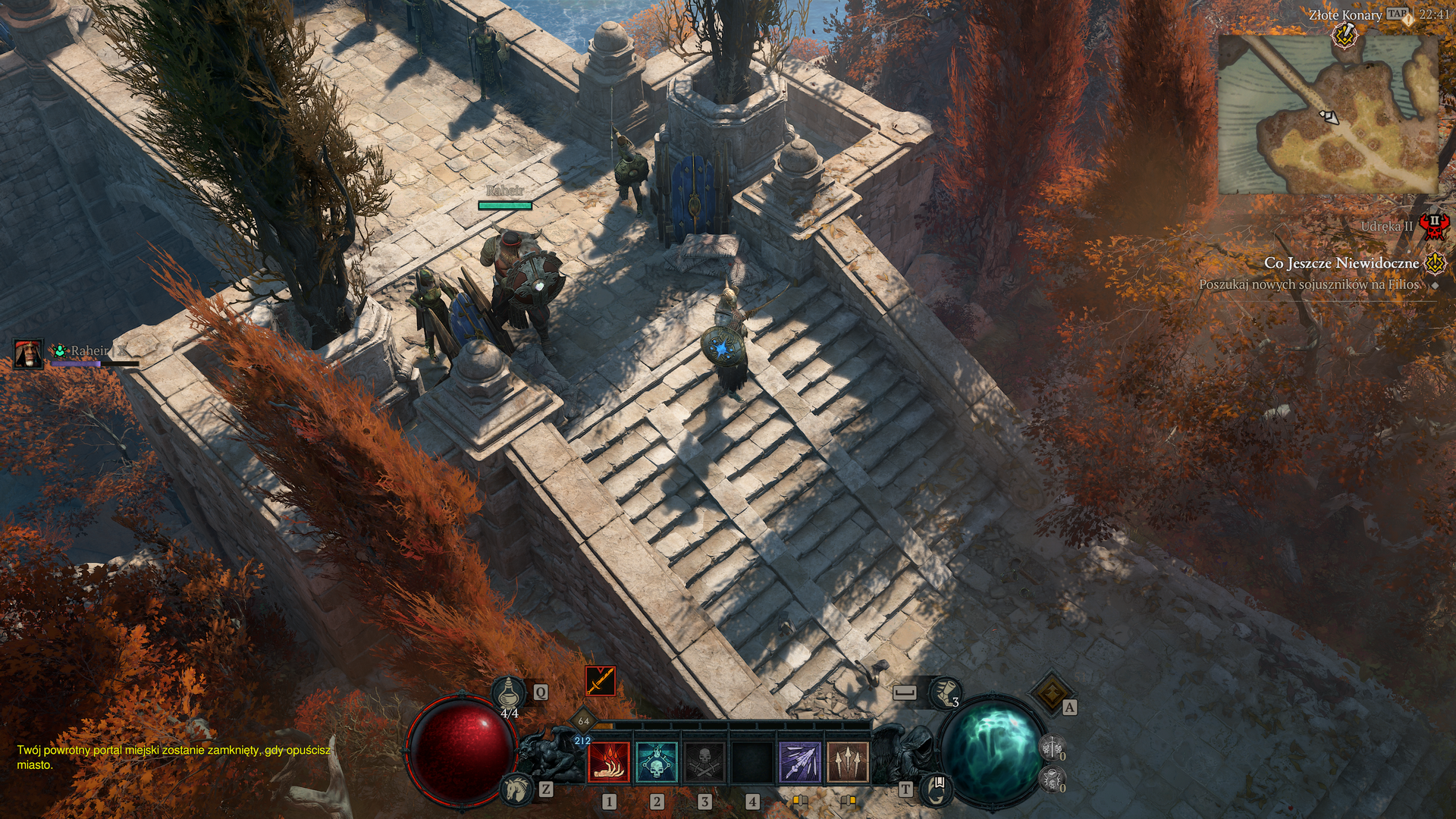Select the greyed-out skull and crossed swords skill
This screenshot has height=819, width=1456.
click(704, 761)
